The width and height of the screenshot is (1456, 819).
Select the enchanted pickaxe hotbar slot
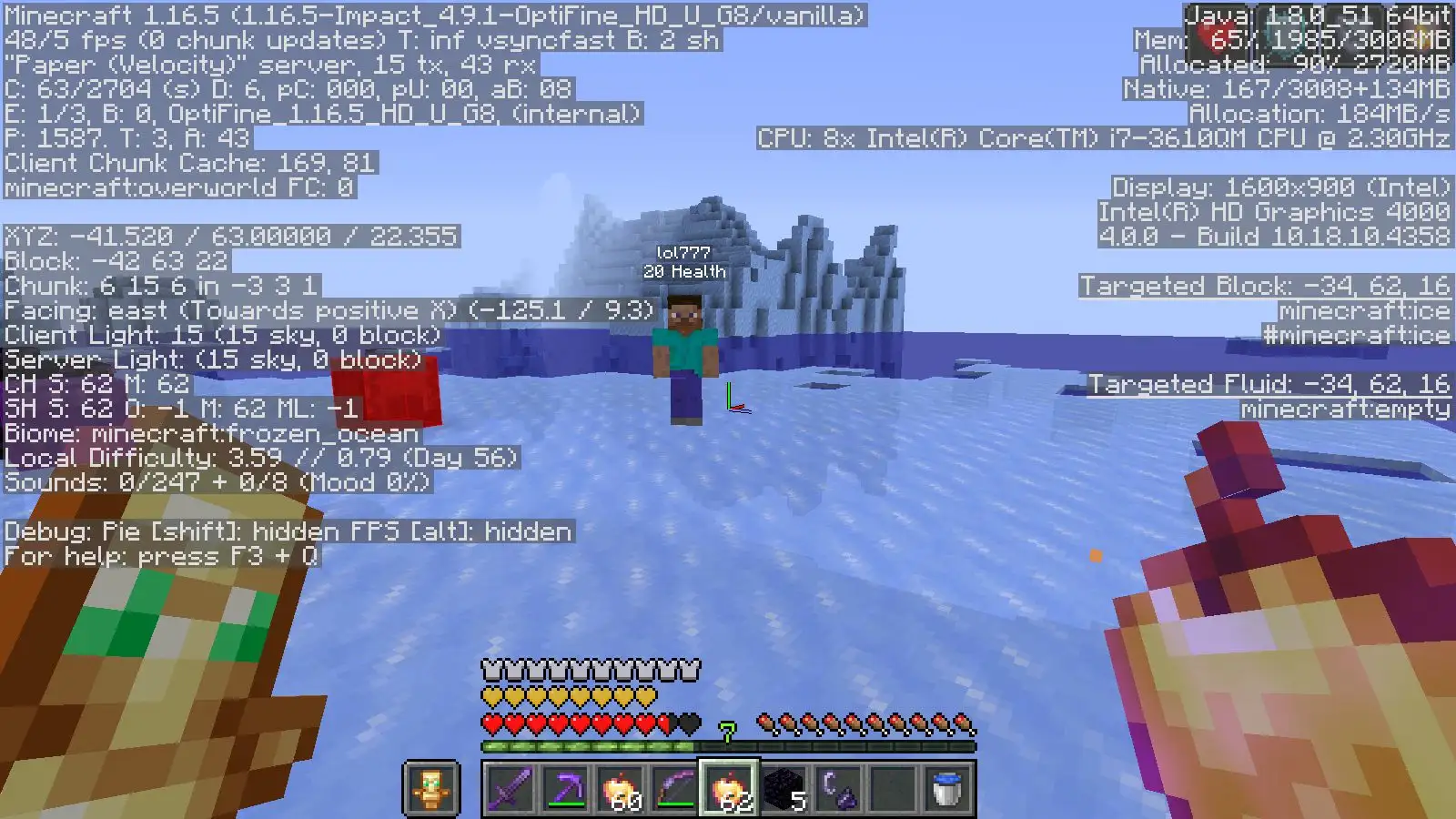click(x=564, y=788)
